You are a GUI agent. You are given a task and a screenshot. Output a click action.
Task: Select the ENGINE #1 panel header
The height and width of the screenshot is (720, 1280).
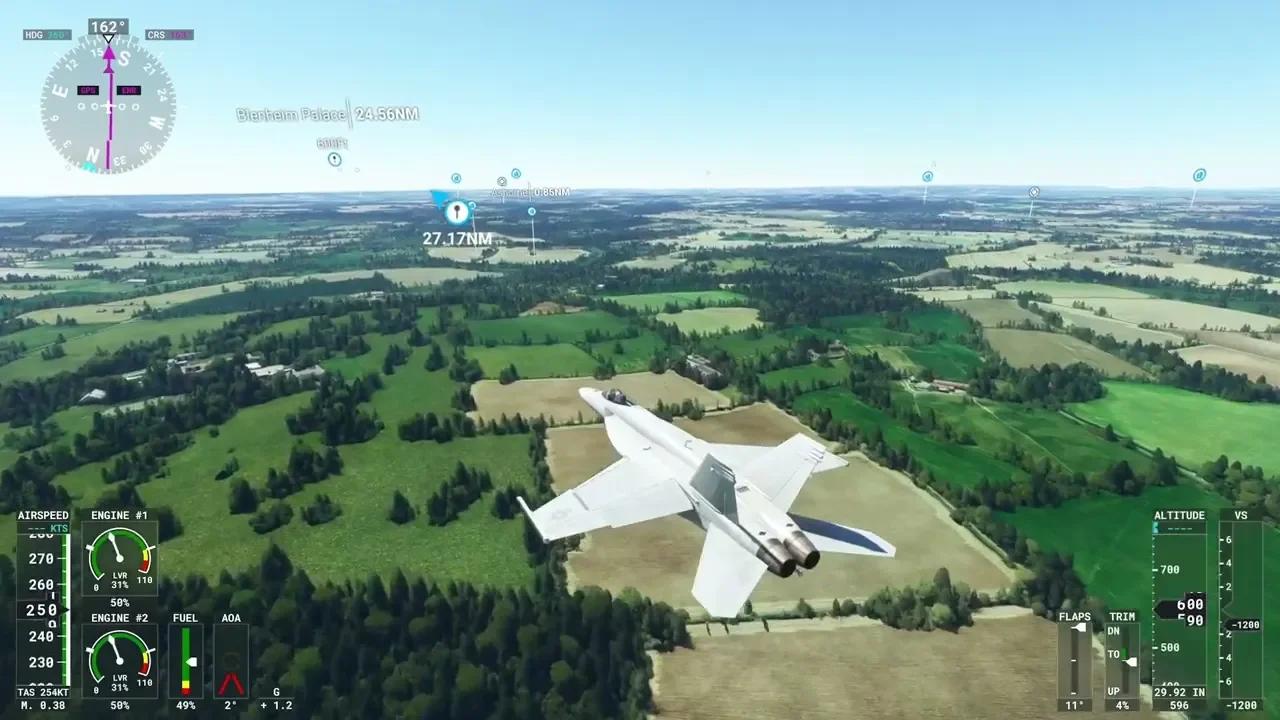[x=119, y=515]
